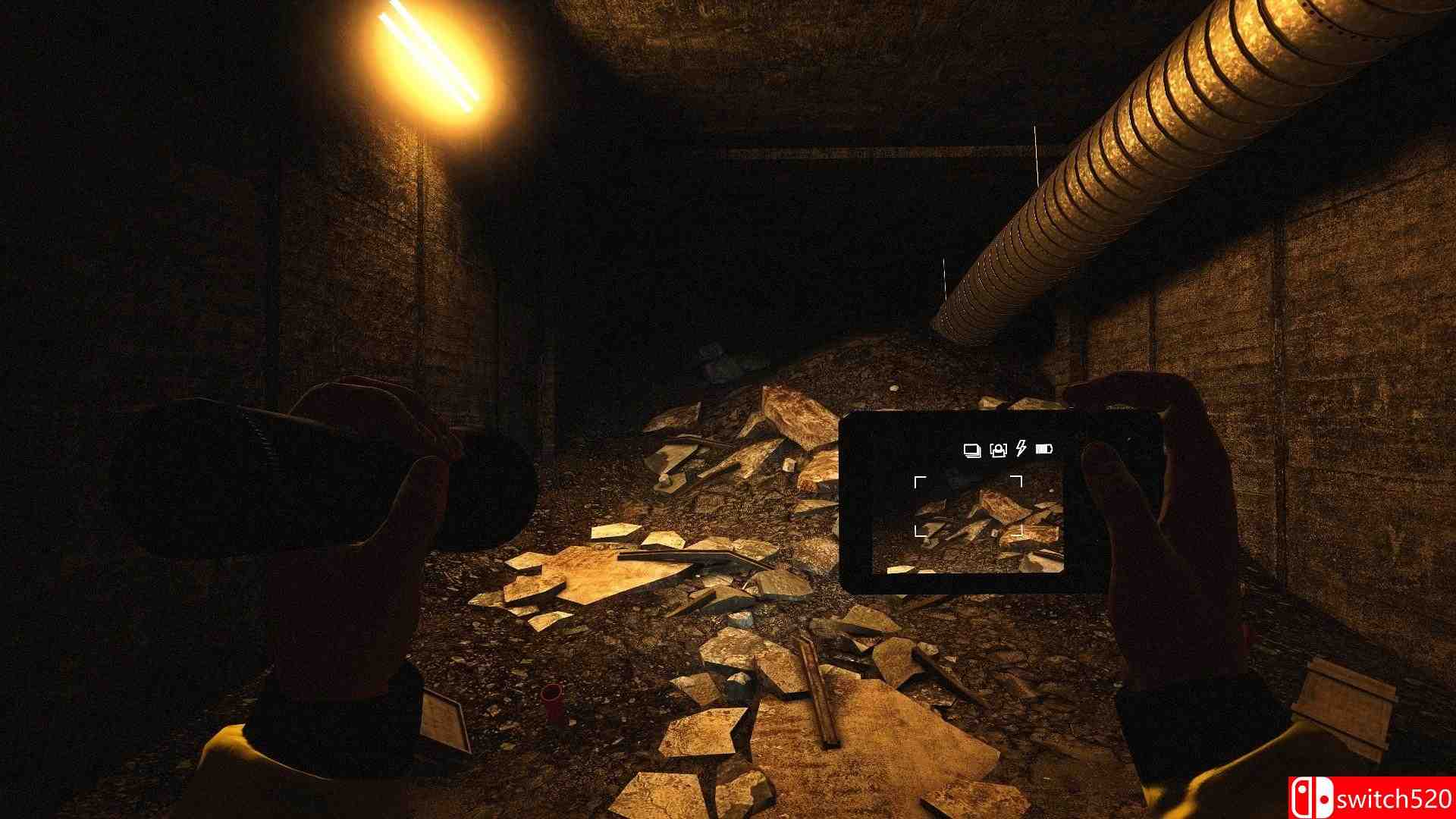Click the flash lightning bolt icon
The image size is (1456, 819).
coord(1020,449)
